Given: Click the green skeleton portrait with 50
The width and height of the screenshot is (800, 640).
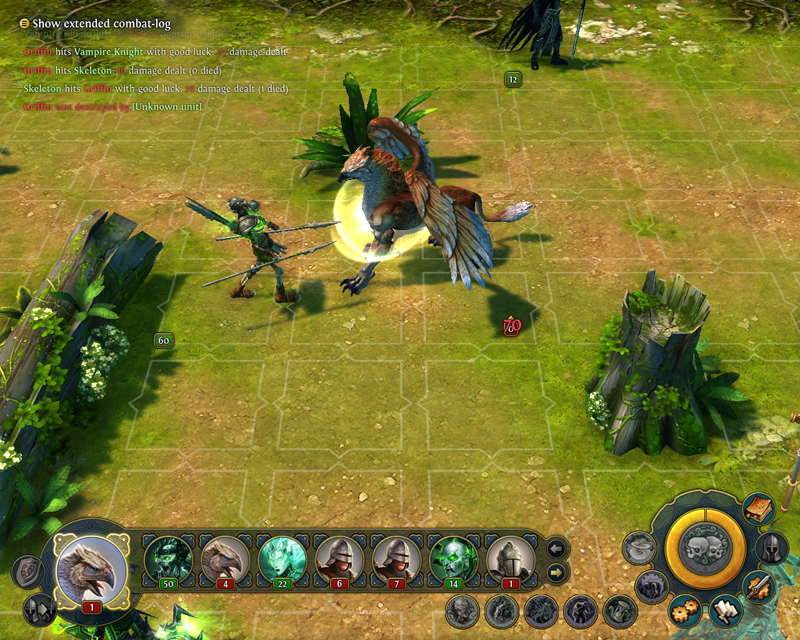Looking at the screenshot, I should 167,559.
